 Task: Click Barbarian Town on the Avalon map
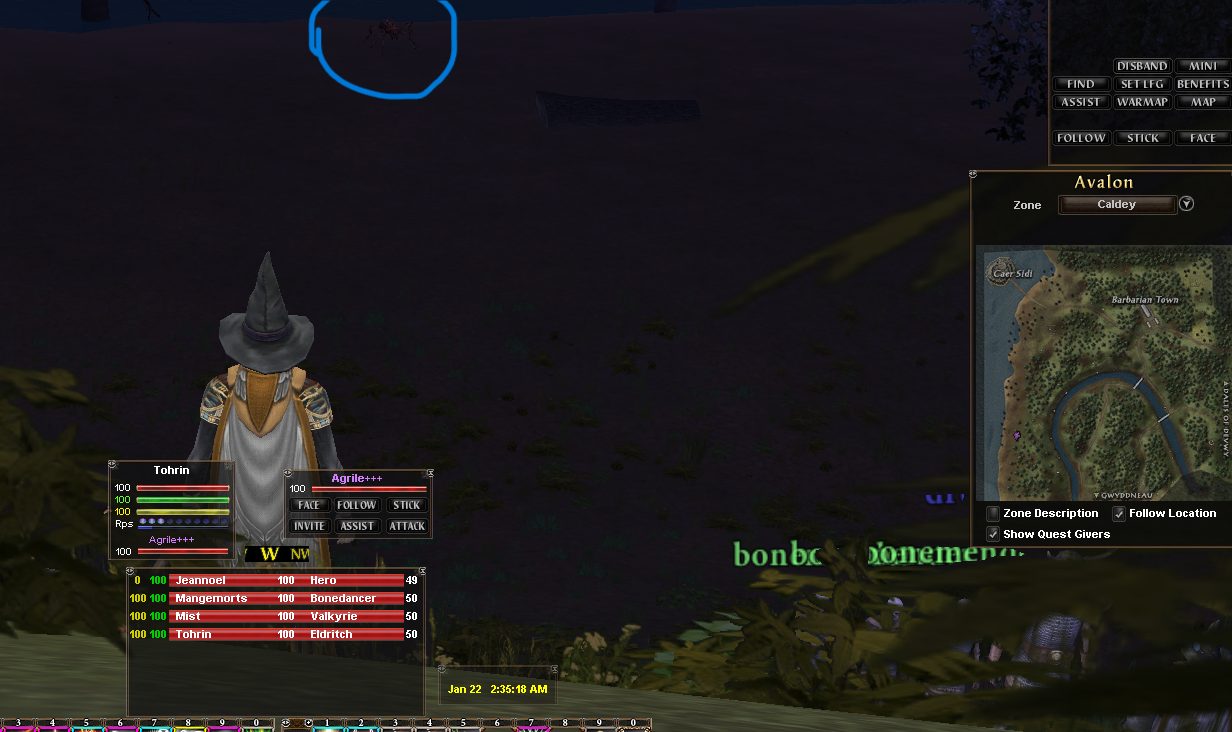coord(1145,300)
